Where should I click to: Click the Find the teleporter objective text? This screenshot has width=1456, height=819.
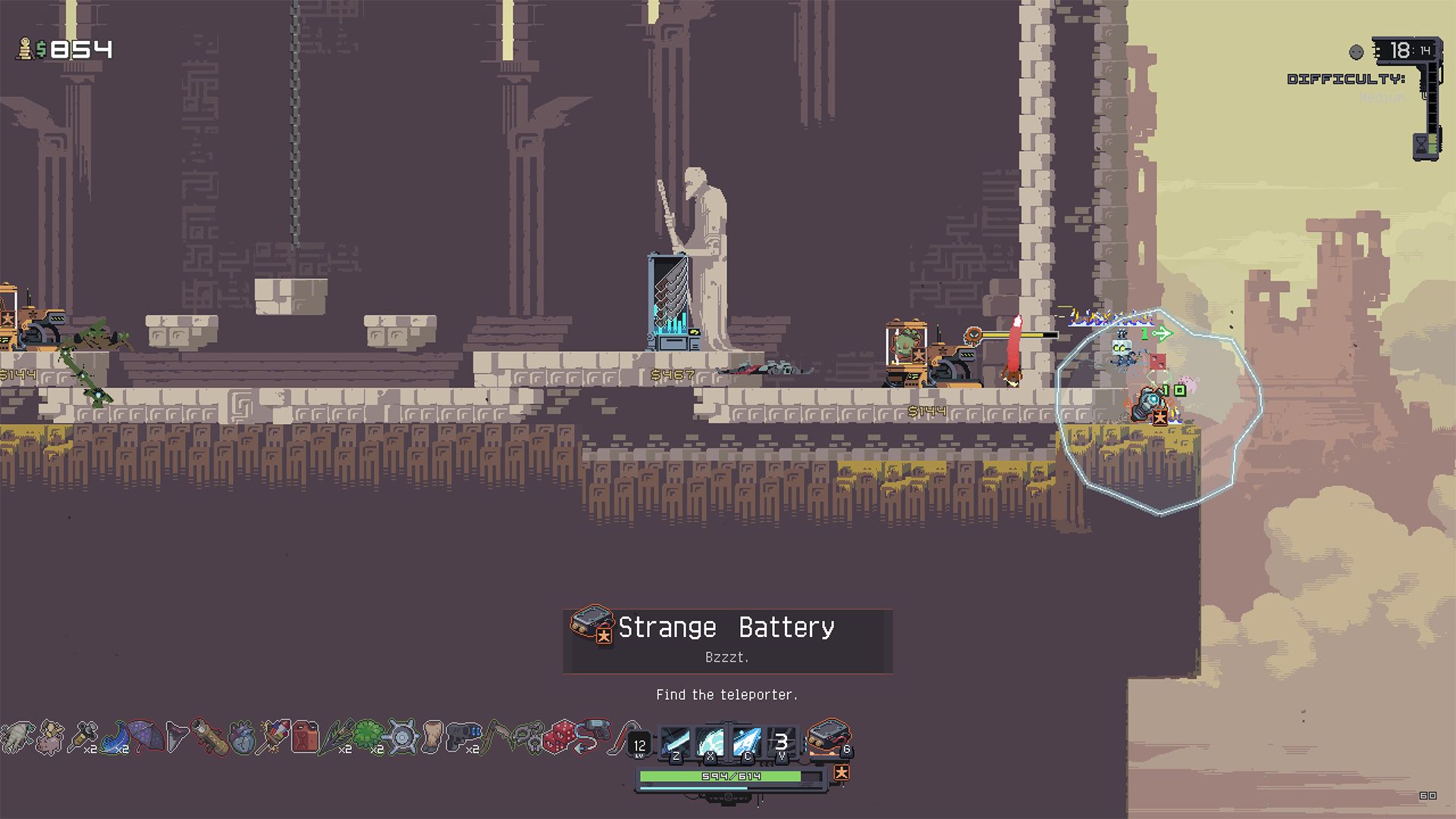[x=727, y=692]
